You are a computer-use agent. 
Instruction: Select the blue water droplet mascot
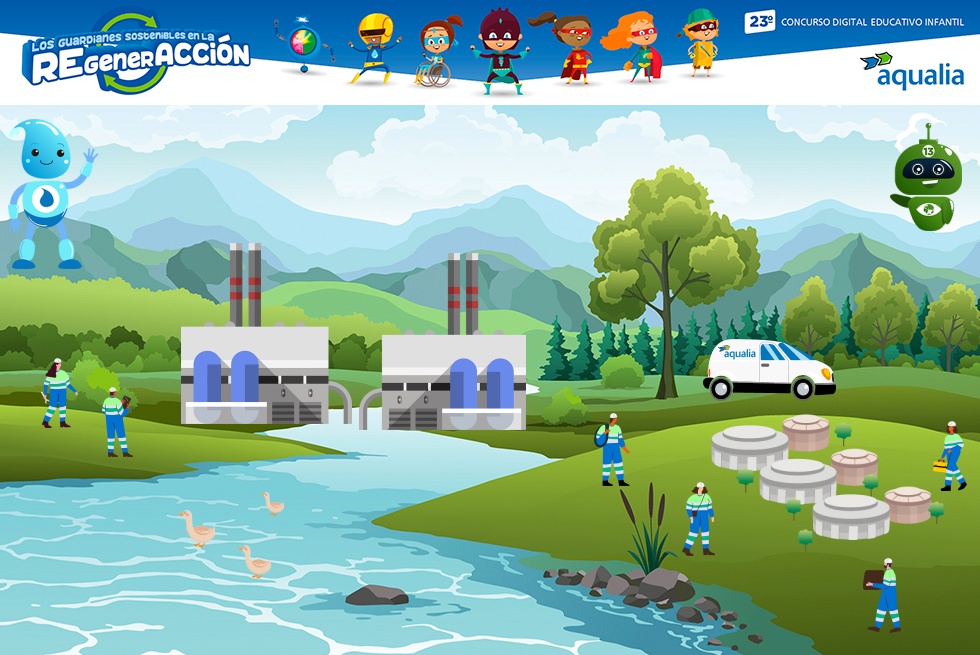(x=47, y=195)
